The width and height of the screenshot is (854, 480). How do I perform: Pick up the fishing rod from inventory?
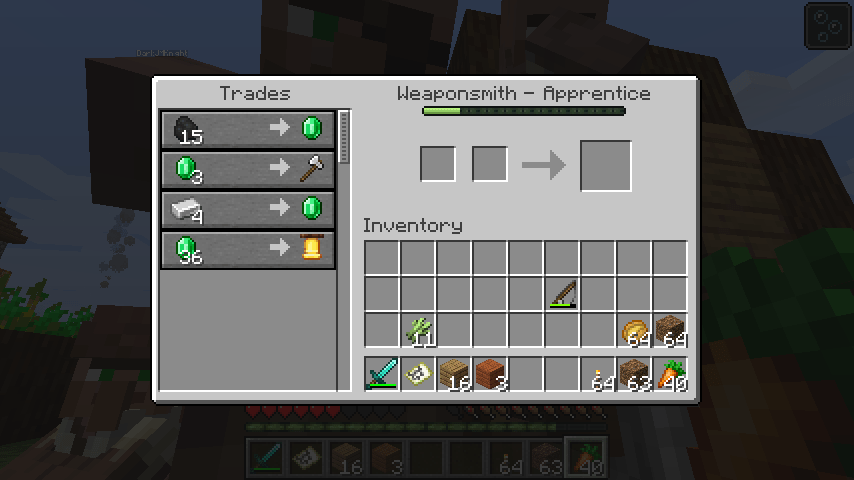pyautogui.click(x=562, y=294)
